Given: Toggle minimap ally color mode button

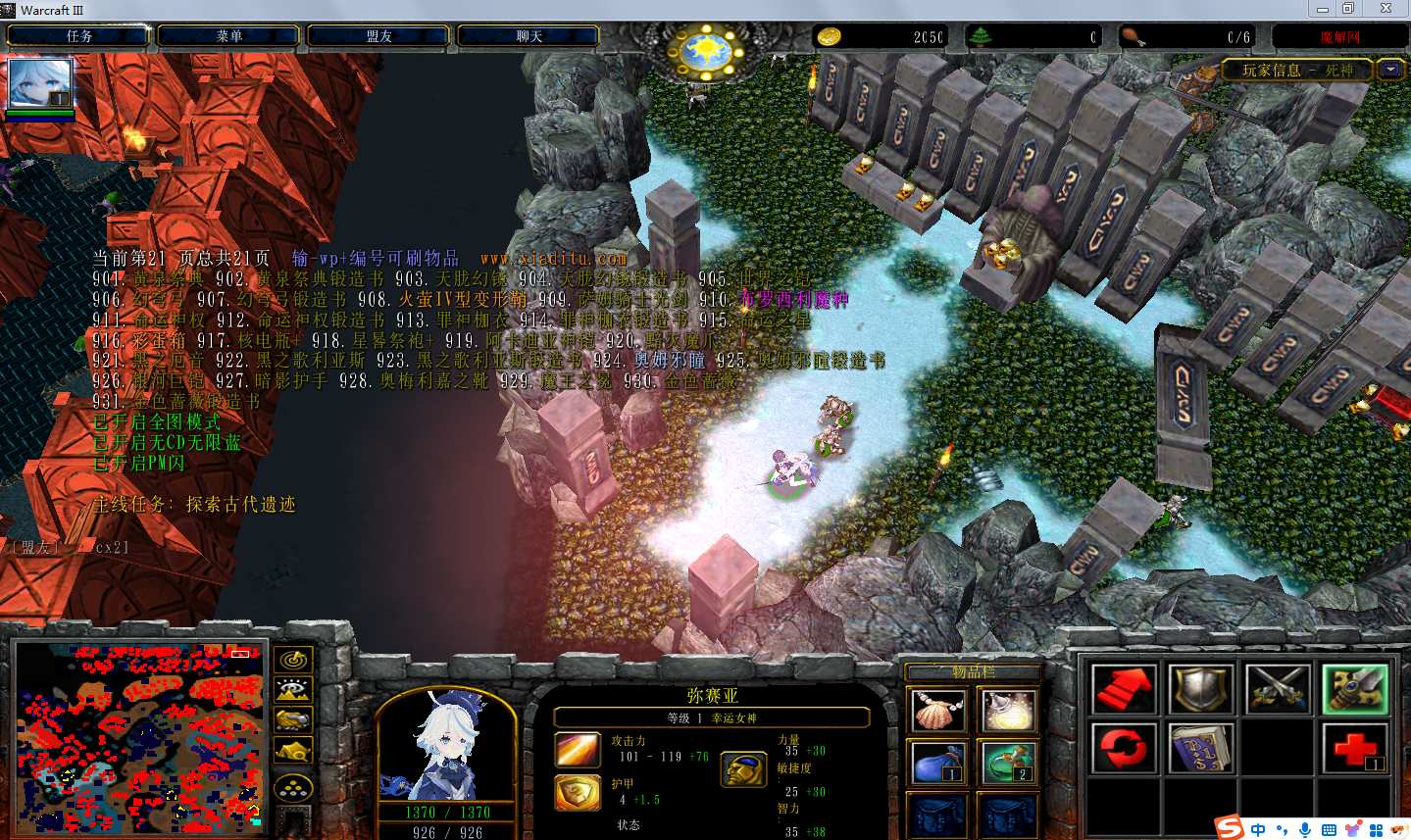Looking at the screenshot, I should [294, 721].
